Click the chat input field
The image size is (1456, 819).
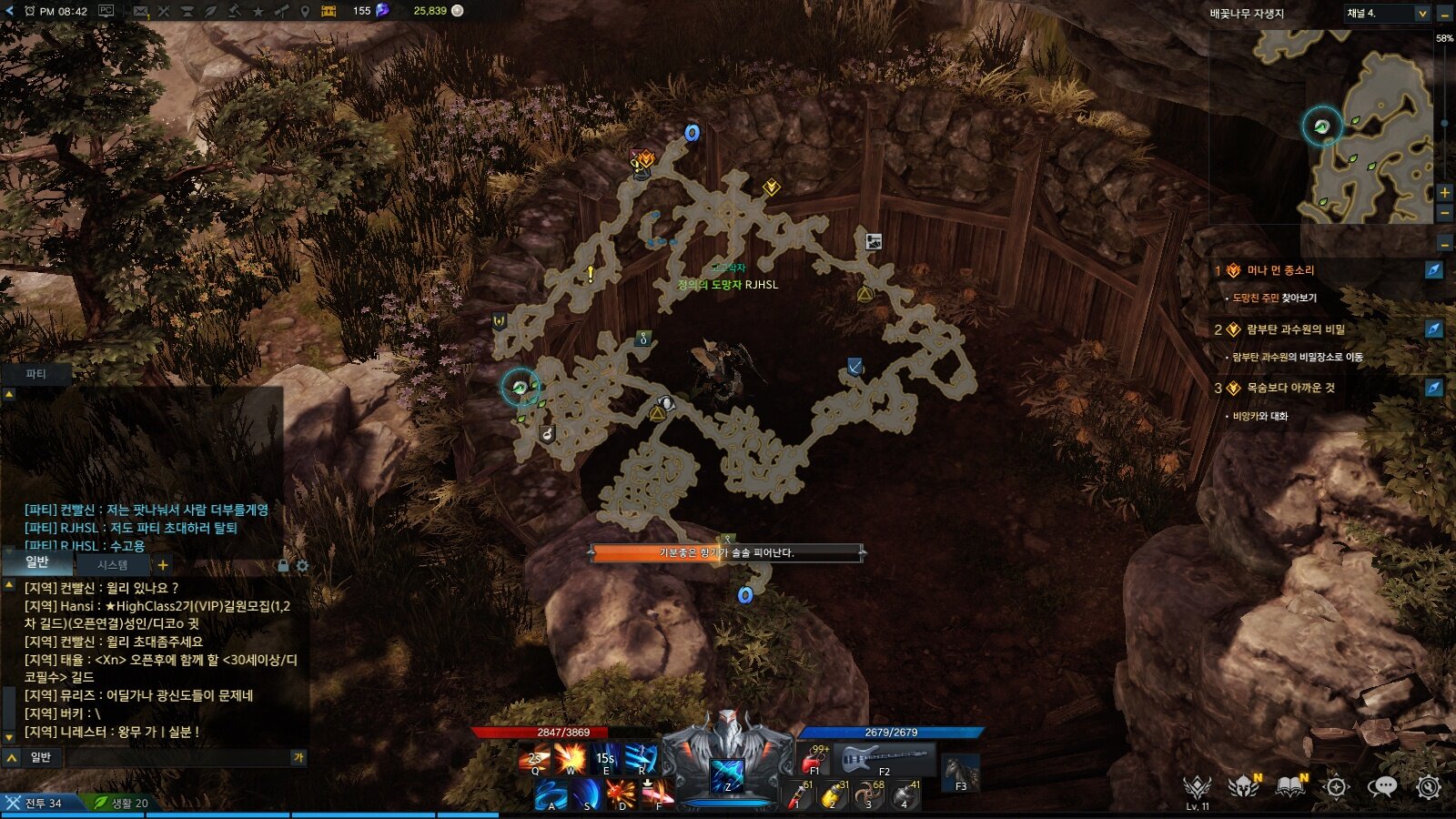[x=177, y=757]
